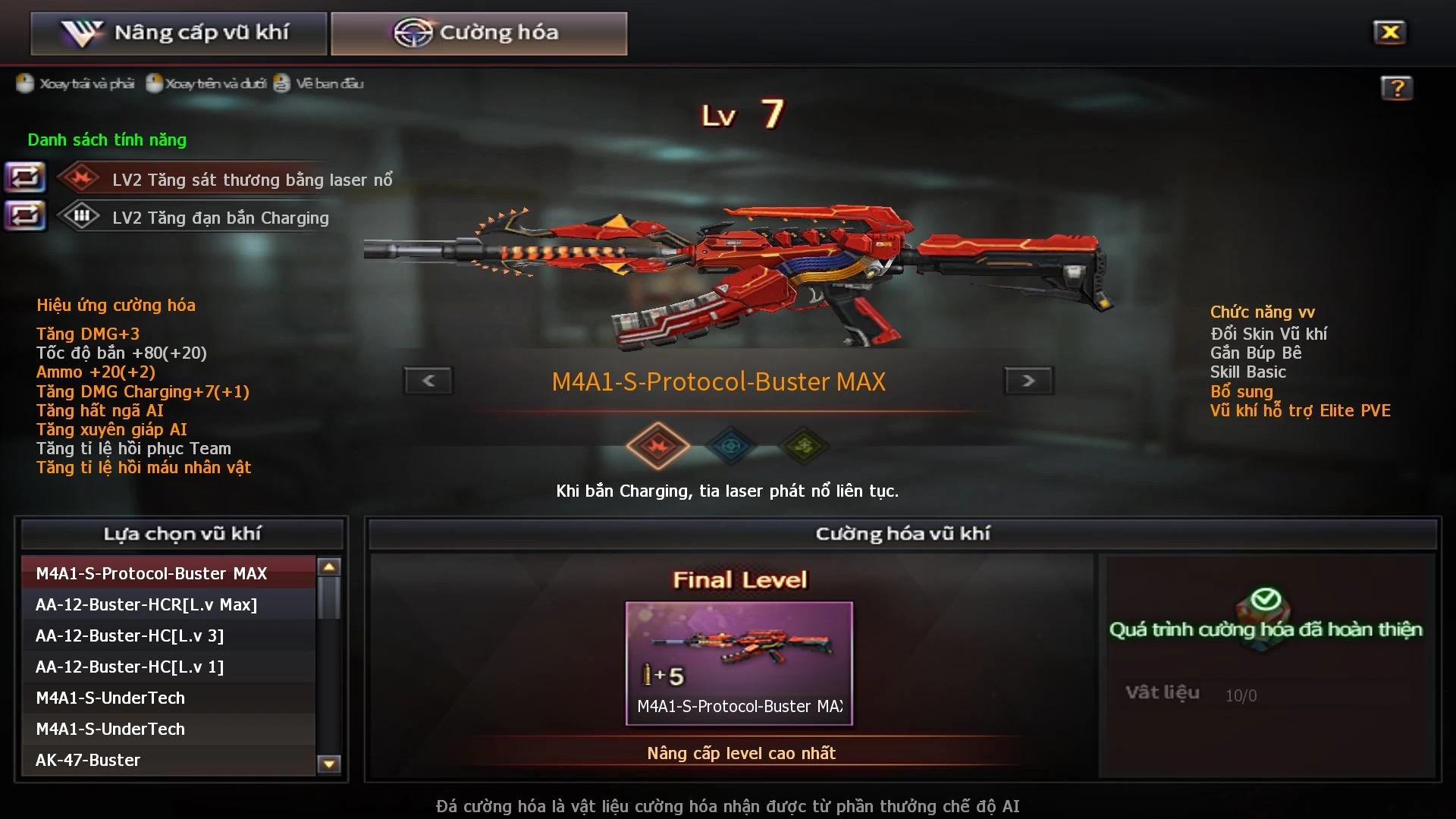Swap the LV2 Charging ammo feature
Image resolution: width=1456 pixels, height=819 pixels.
[x=25, y=216]
